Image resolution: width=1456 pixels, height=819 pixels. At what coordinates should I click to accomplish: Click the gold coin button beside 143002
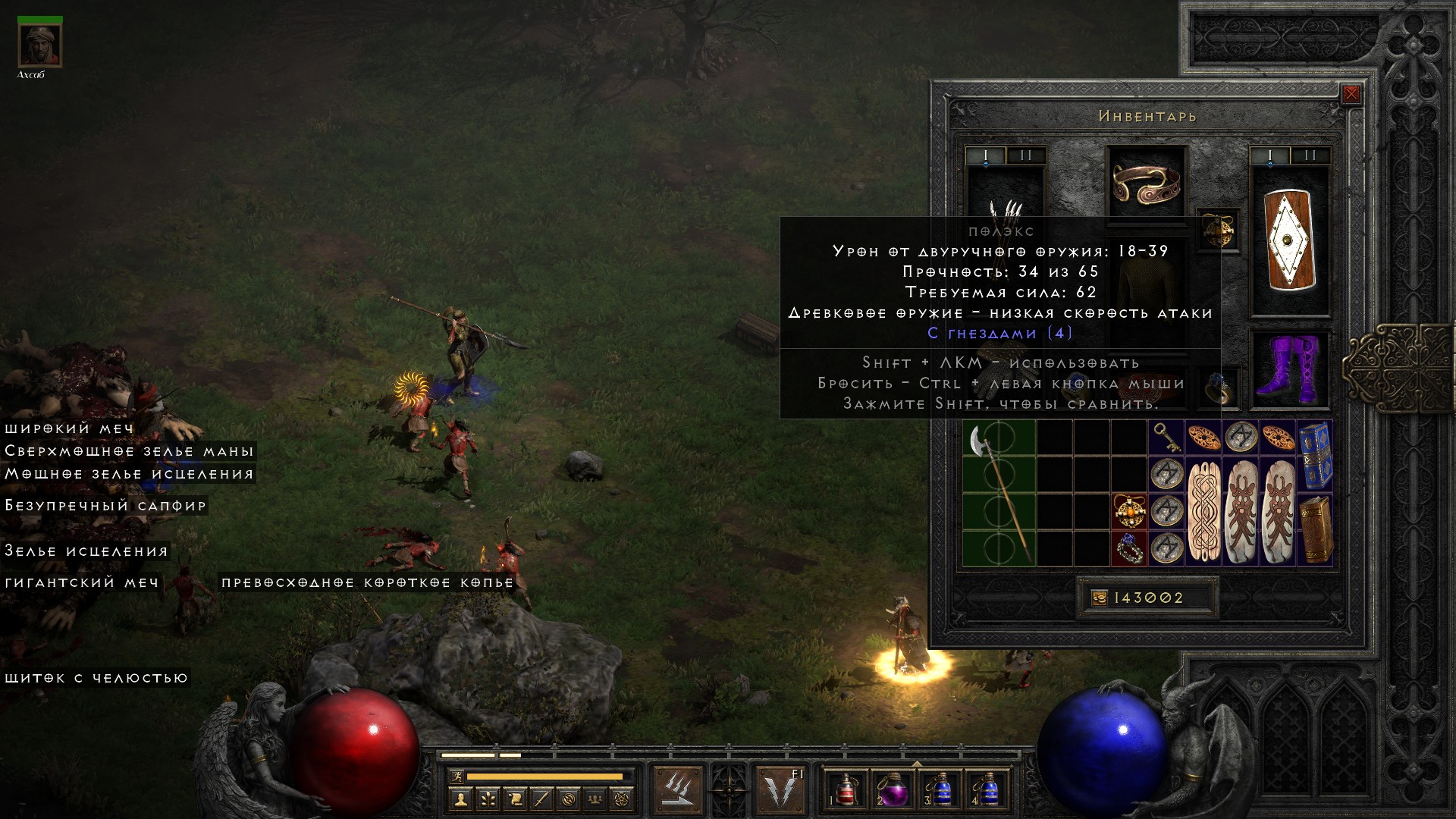click(x=1099, y=598)
